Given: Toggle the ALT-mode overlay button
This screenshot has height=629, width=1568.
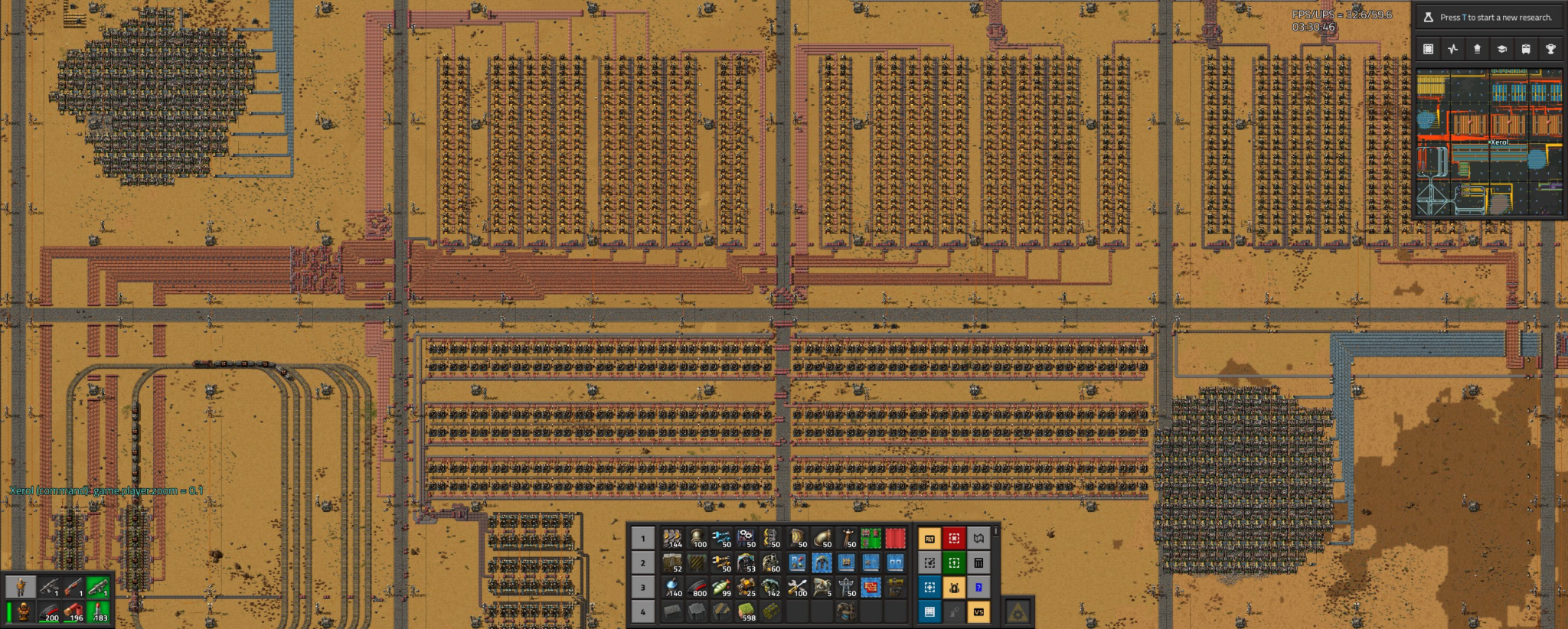Looking at the screenshot, I should [929, 538].
